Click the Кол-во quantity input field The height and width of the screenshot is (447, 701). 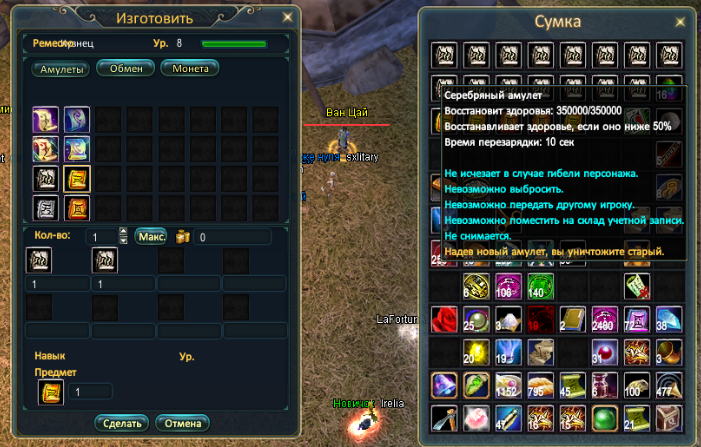point(99,237)
